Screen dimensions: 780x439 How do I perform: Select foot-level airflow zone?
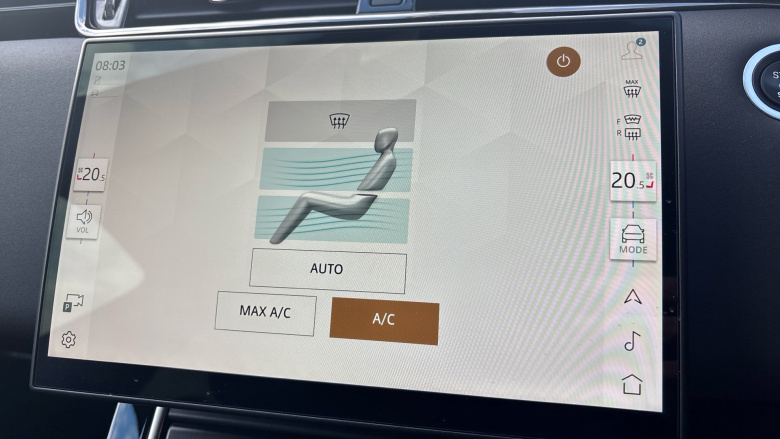pyautogui.click(x=339, y=217)
